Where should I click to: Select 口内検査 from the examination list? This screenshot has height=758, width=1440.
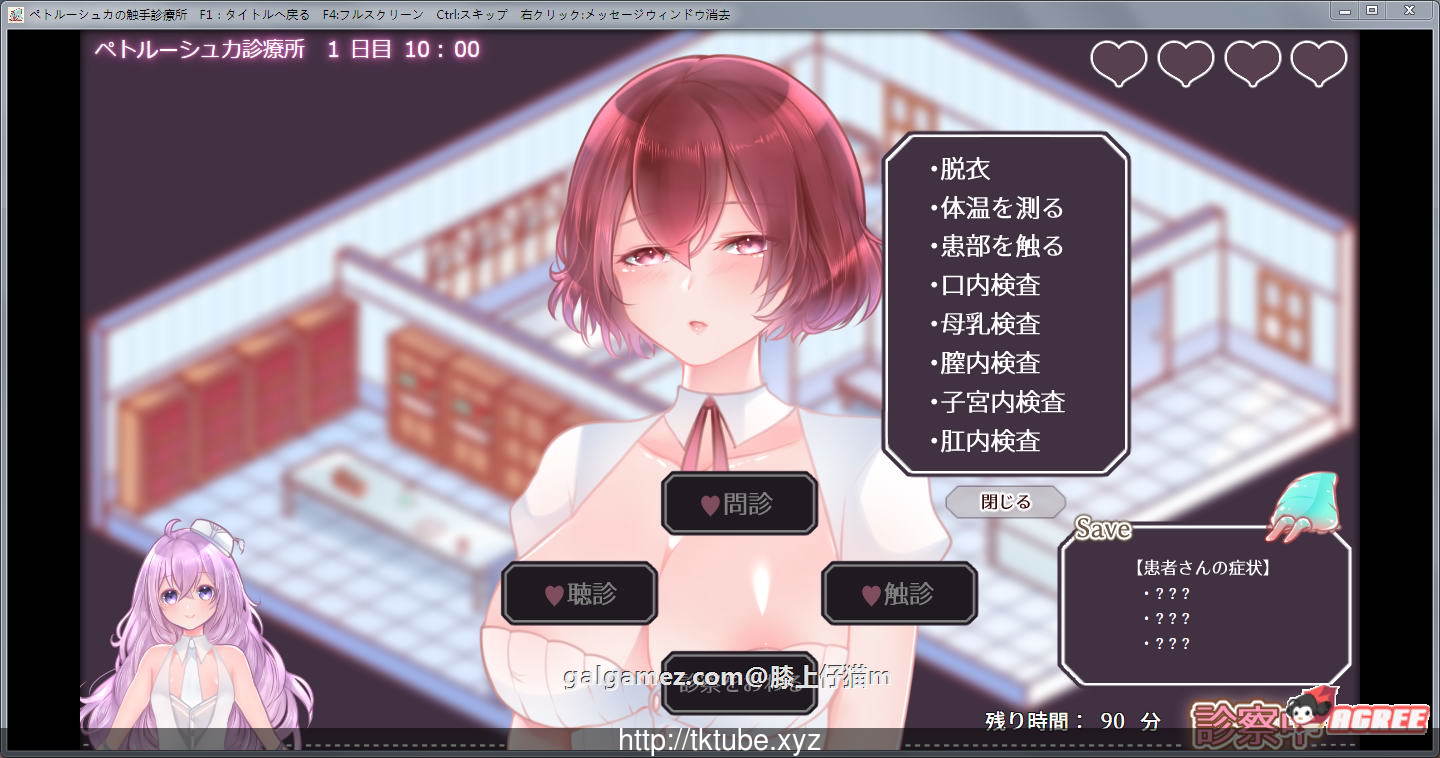coord(988,285)
